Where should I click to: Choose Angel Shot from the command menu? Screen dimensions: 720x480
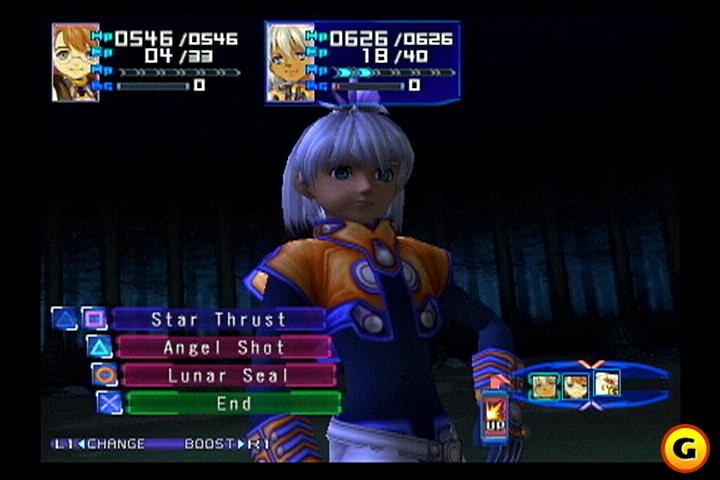pos(224,348)
